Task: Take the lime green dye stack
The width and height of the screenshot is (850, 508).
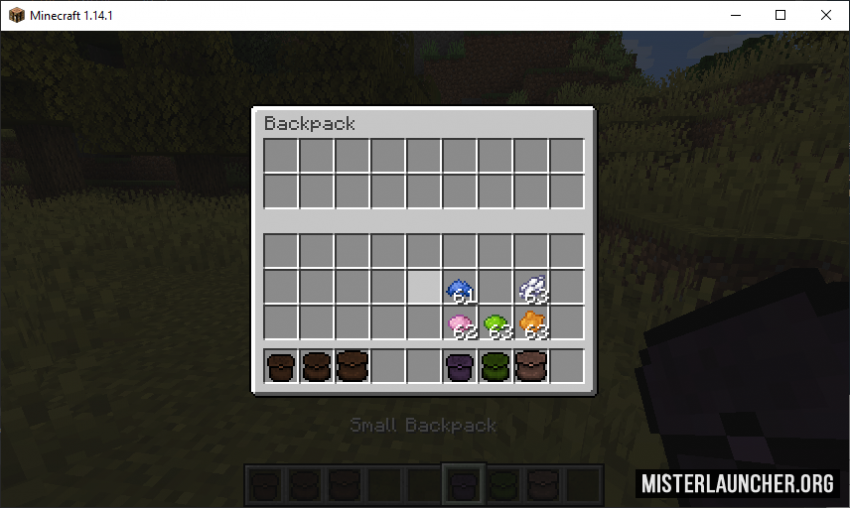Action: 495,323
